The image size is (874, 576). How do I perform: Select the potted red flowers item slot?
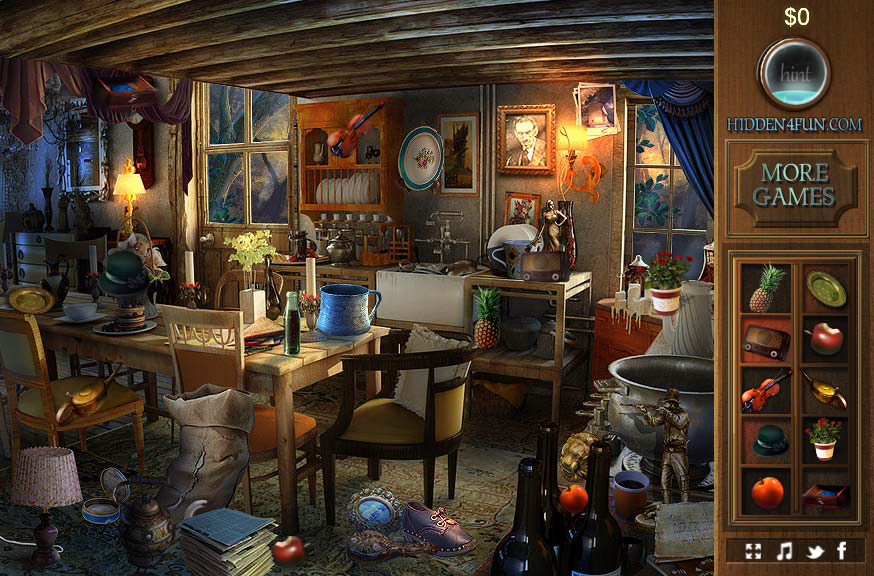[826, 439]
